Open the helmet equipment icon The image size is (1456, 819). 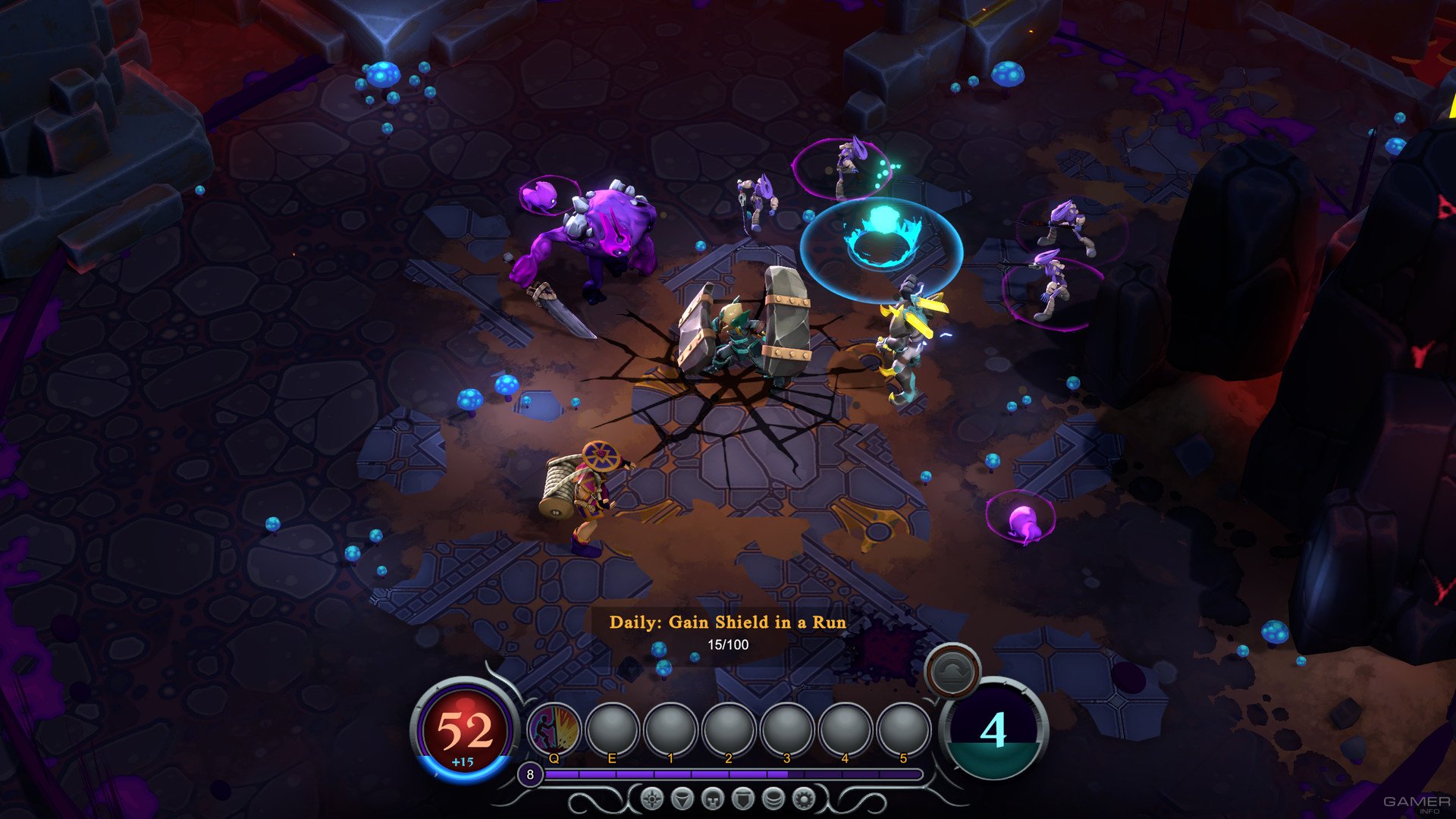point(713,799)
